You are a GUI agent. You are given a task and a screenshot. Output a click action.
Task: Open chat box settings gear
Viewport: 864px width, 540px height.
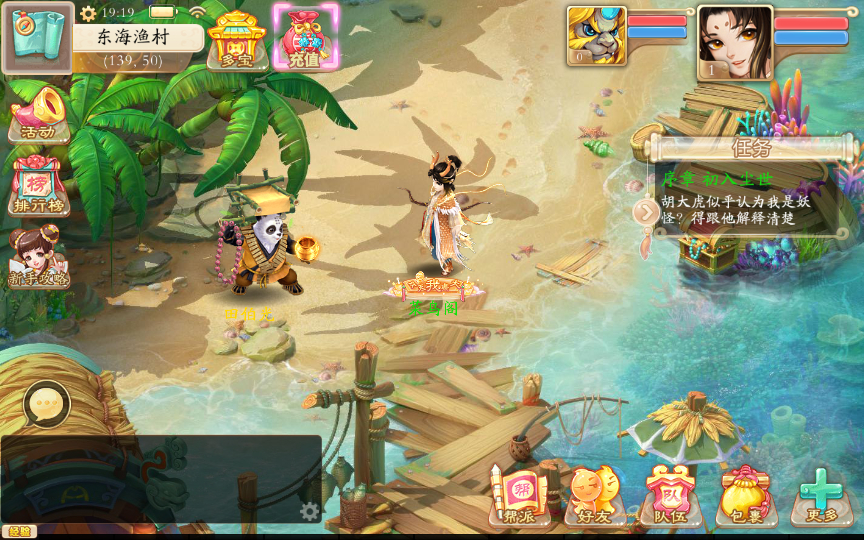[x=310, y=511]
